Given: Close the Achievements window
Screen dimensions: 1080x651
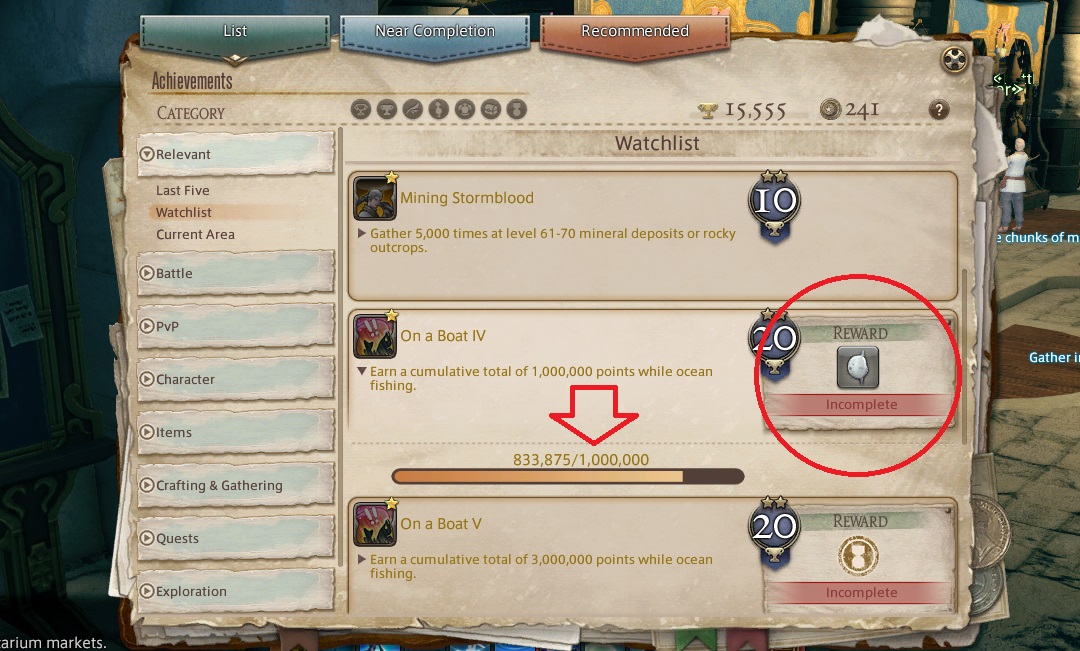Looking at the screenshot, I should click(x=955, y=59).
